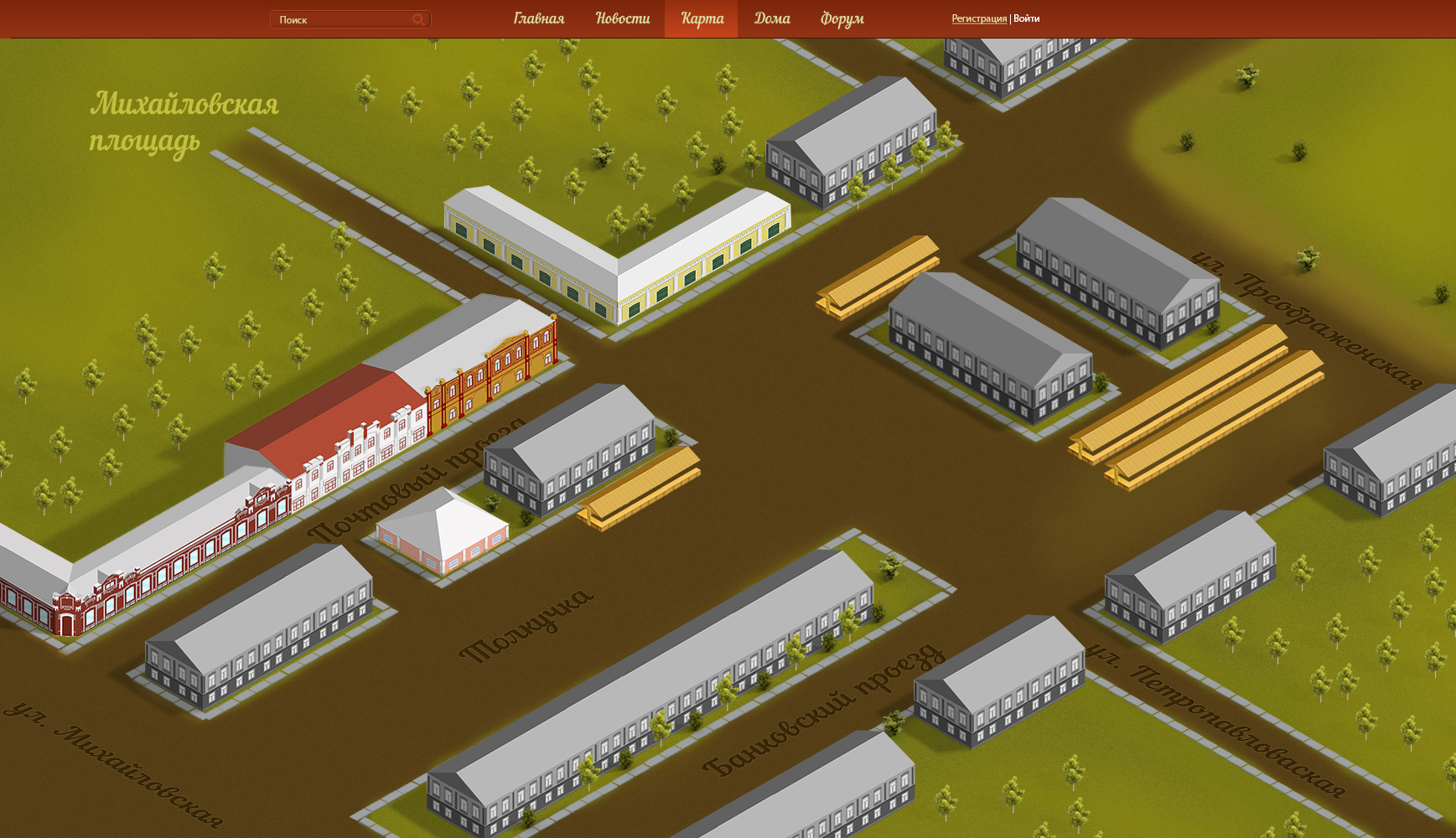Open the Дома section
The image size is (1456, 838).
point(771,18)
